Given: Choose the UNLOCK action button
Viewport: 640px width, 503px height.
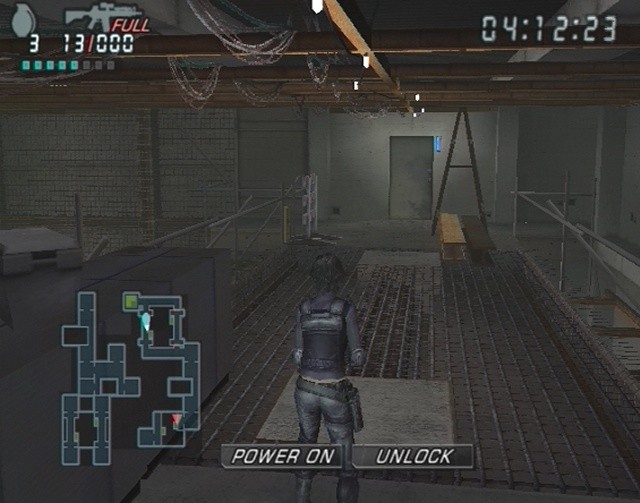Looking at the screenshot, I should tap(413, 456).
